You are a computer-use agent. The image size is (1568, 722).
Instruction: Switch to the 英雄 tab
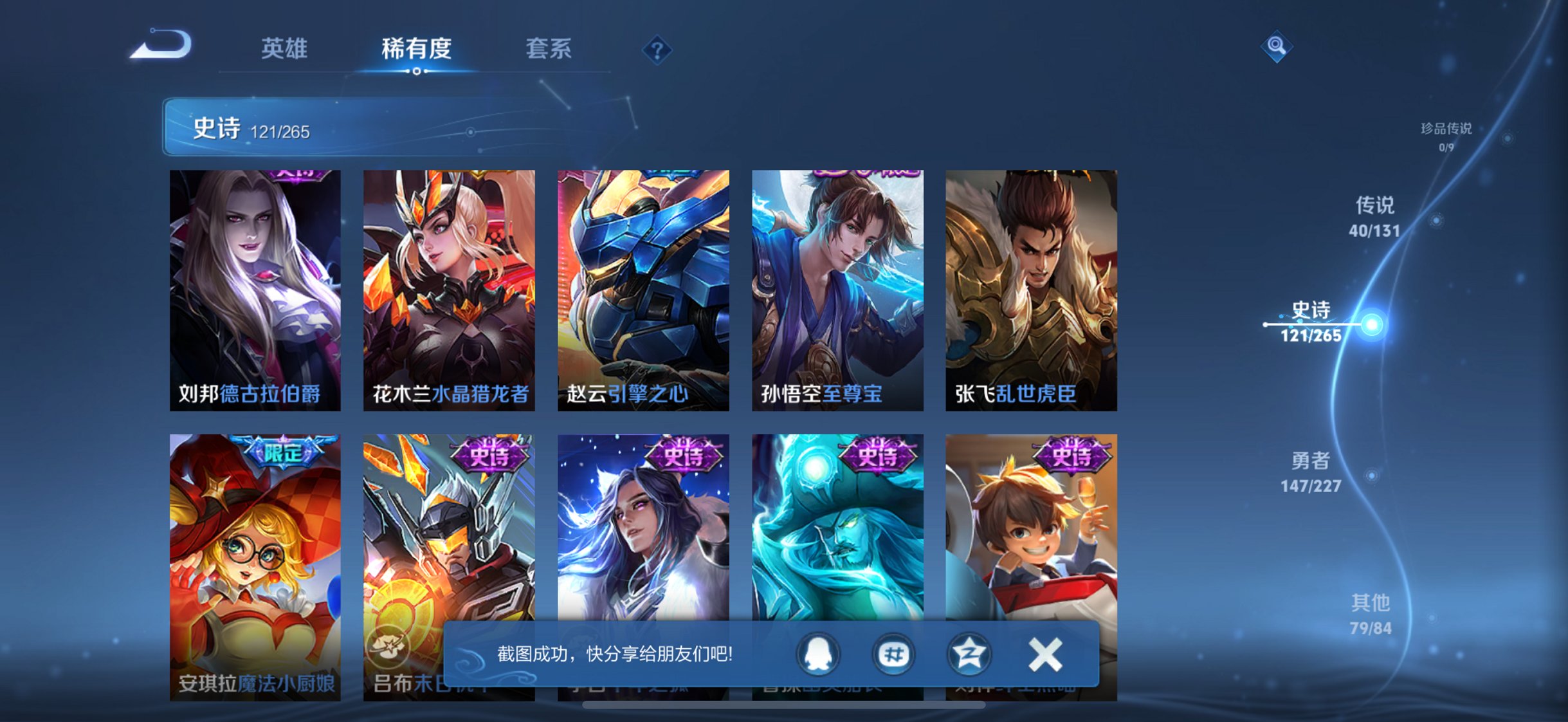coord(285,48)
